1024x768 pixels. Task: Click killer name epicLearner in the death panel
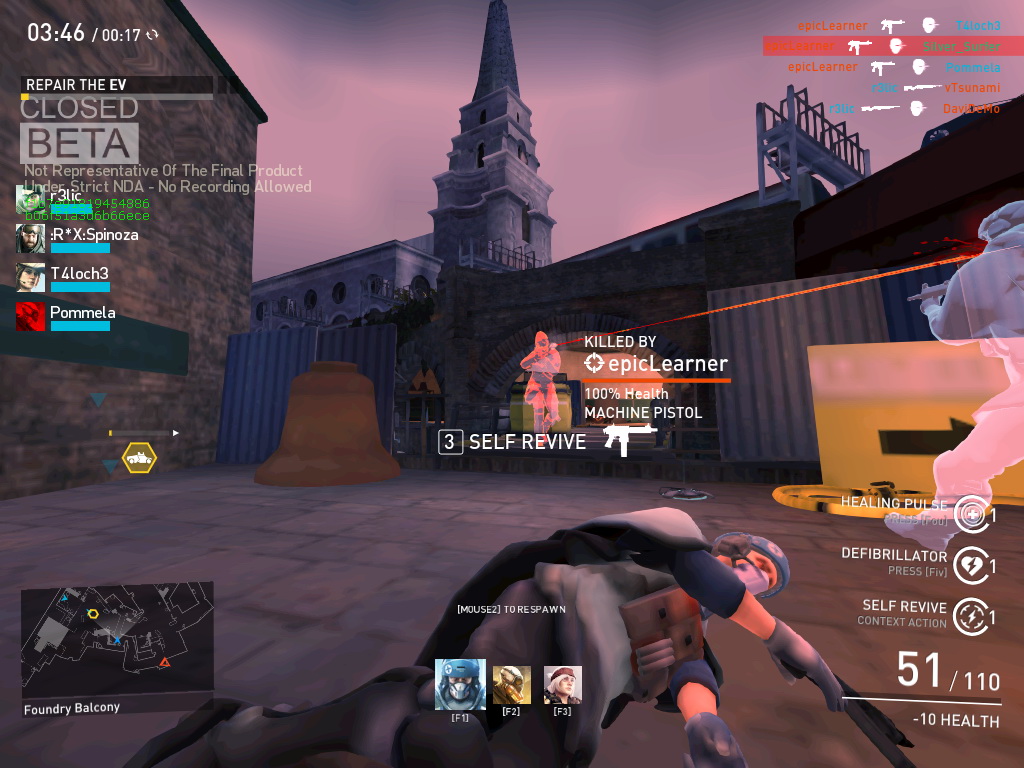tap(655, 364)
